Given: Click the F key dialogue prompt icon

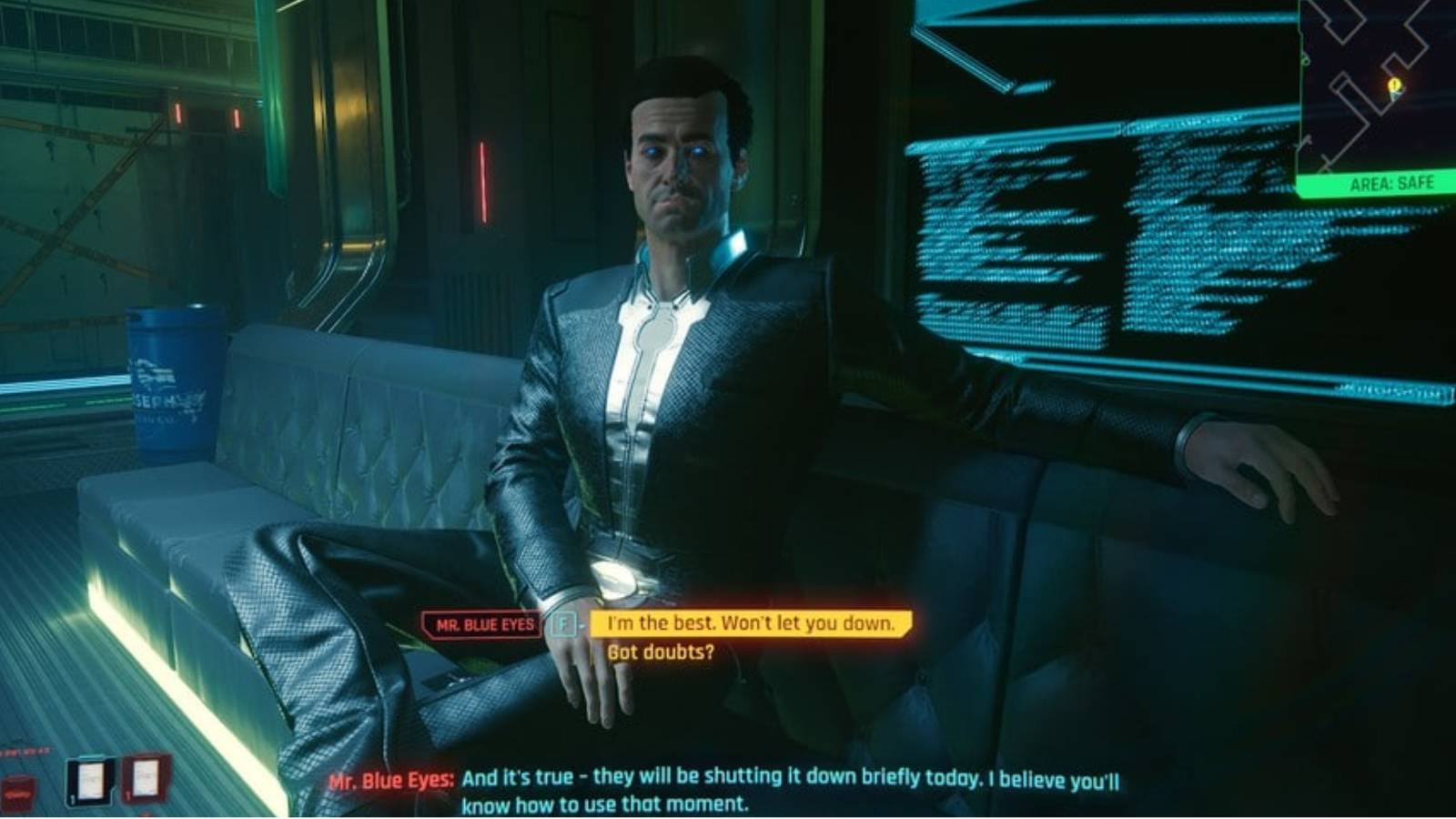Looking at the screenshot, I should tap(565, 624).
